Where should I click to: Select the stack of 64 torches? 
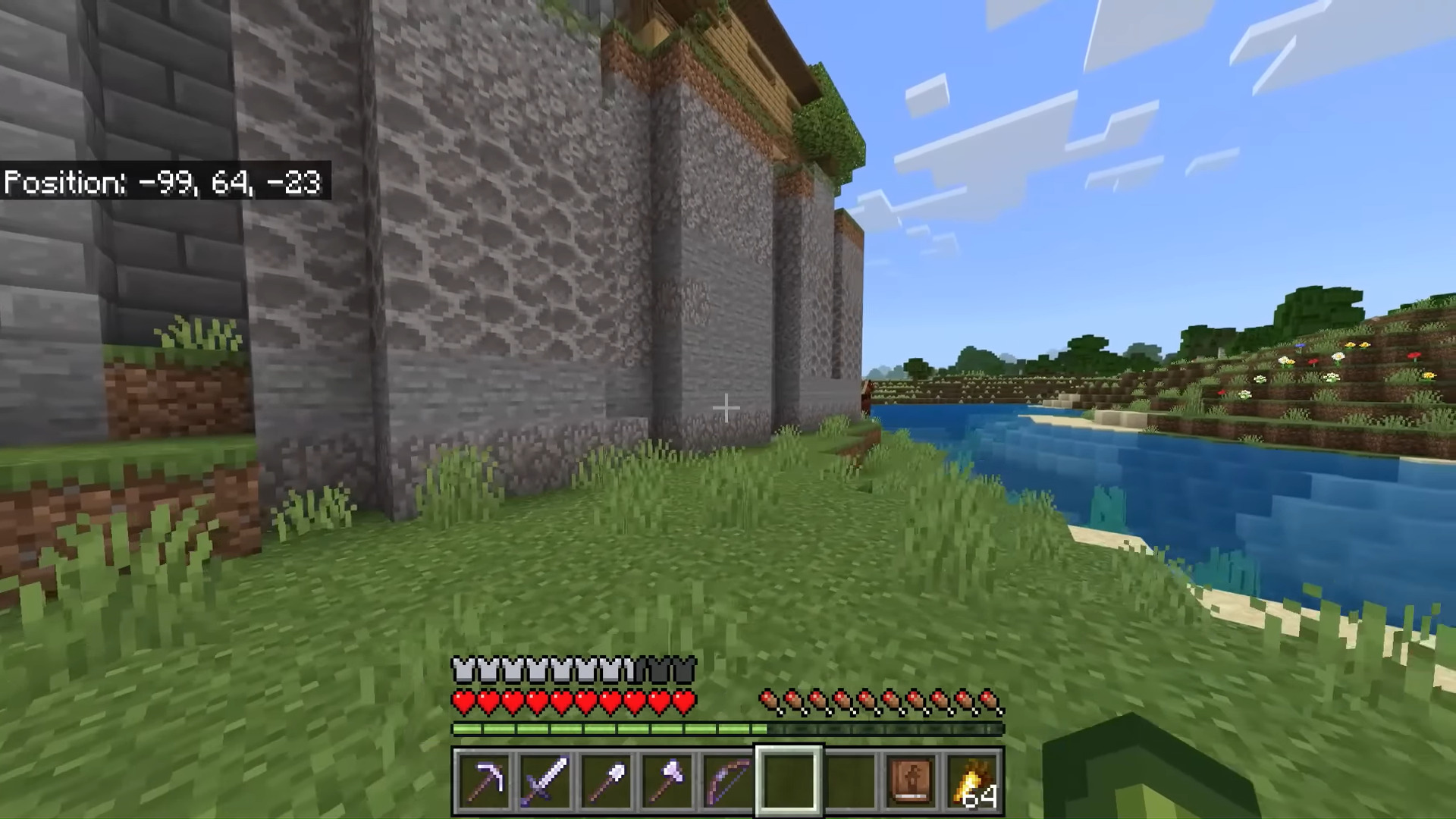(972, 781)
